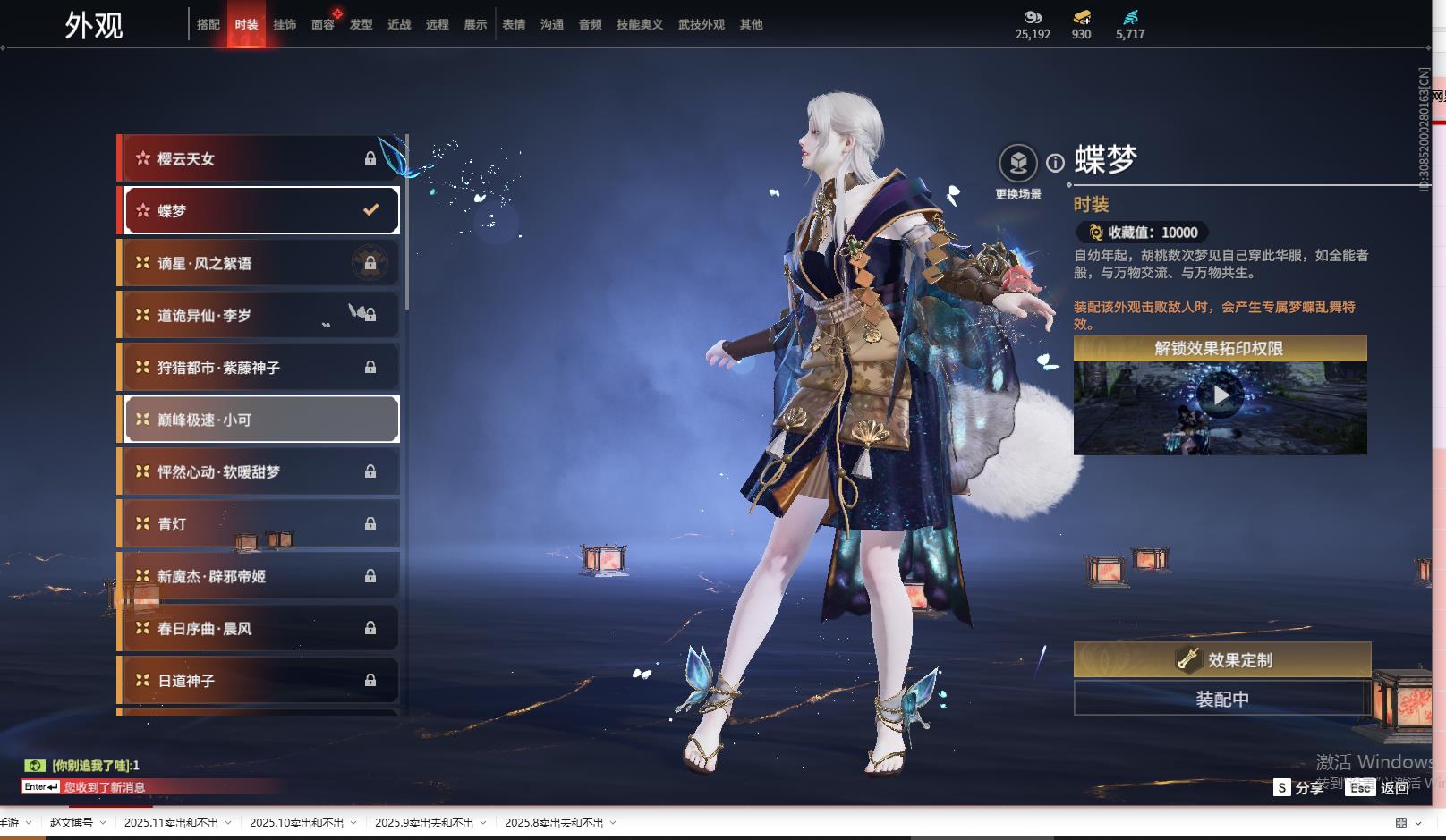This screenshot has height=840, width=1446.
Task: Open the info icon beside 蝶梦 title
Action: pyautogui.click(x=1056, y=163)
